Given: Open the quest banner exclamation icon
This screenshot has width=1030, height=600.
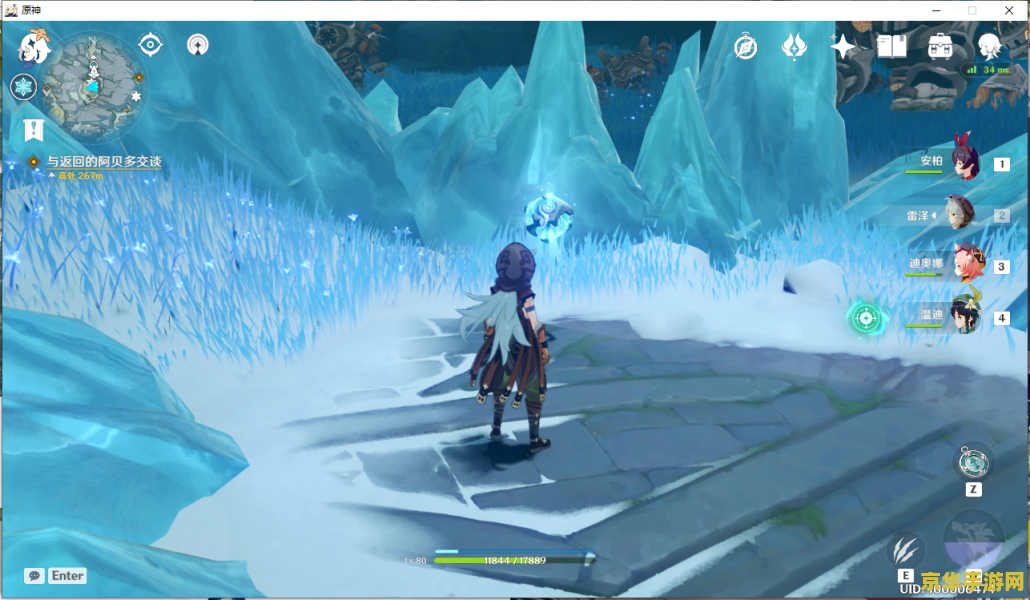Looking at the screenshot, I should 33,129.
